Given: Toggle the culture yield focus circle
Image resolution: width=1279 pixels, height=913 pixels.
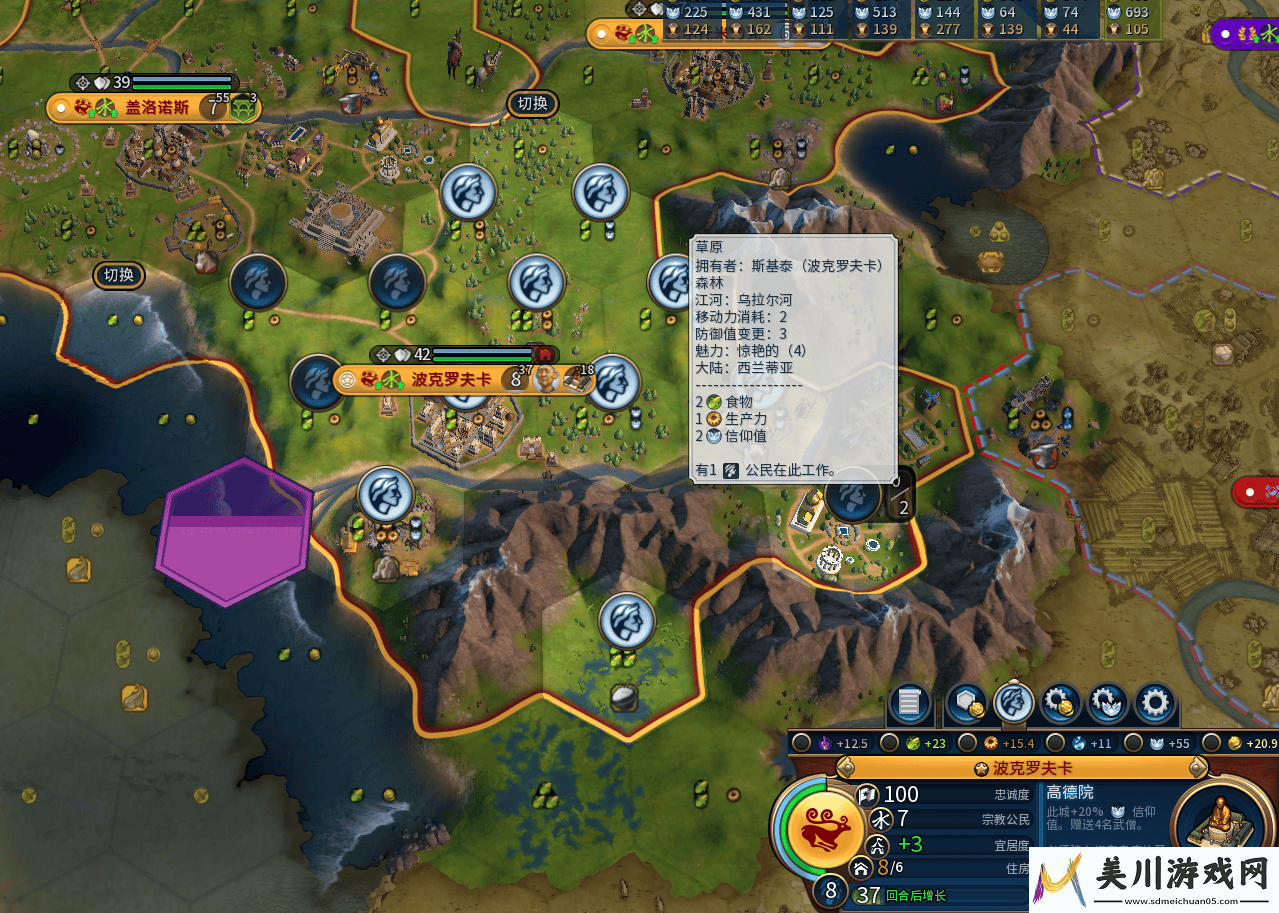Looking at the screenshot, I should [800, 743].
